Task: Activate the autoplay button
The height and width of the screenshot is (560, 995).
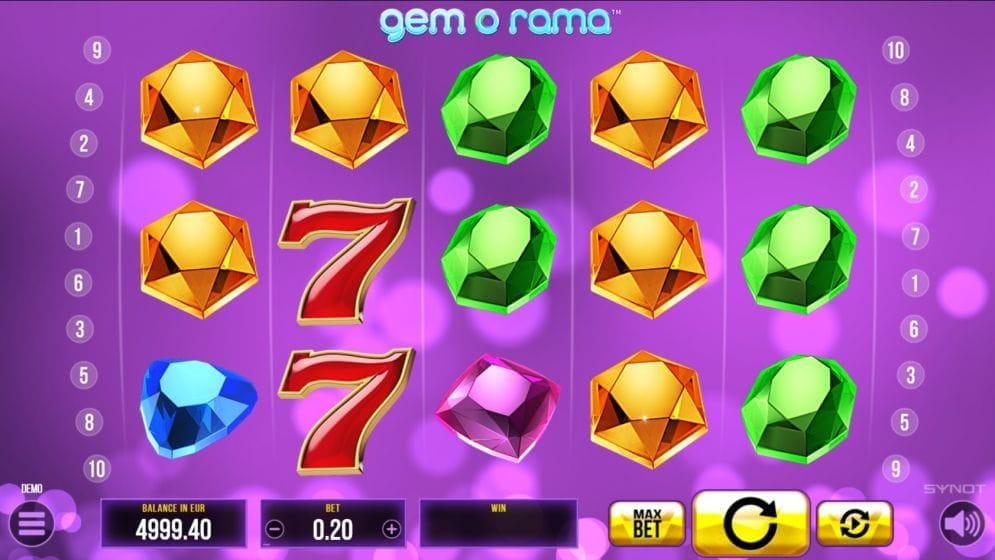Action: coord(854,523)
